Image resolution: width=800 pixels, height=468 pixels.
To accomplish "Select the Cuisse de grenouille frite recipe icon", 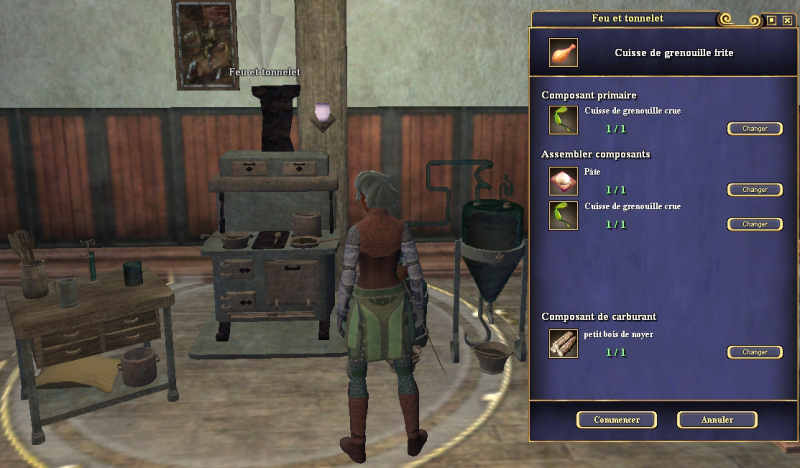I will point(563,53).
